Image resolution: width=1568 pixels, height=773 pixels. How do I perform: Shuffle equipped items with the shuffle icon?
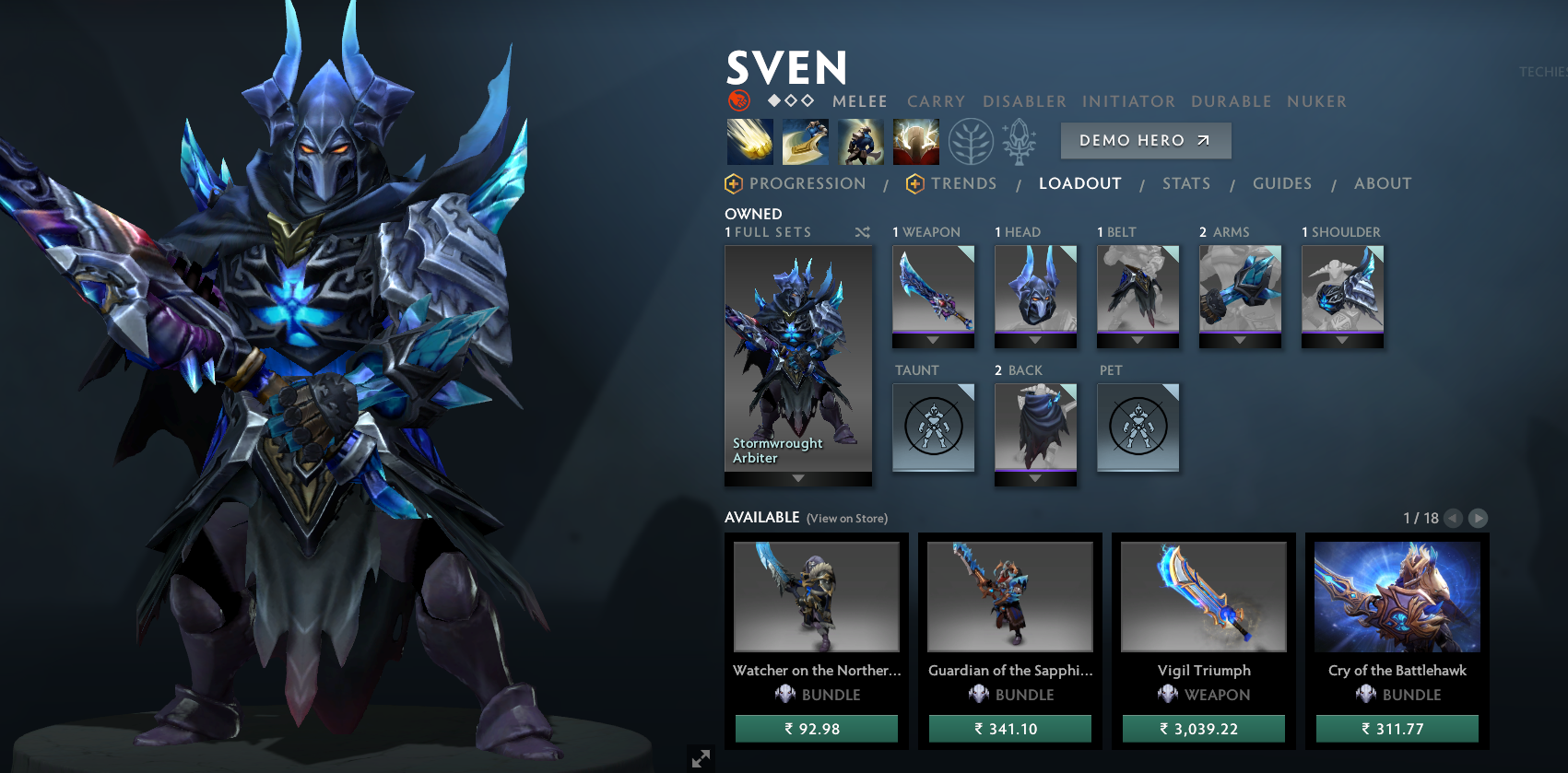(863, 232)
